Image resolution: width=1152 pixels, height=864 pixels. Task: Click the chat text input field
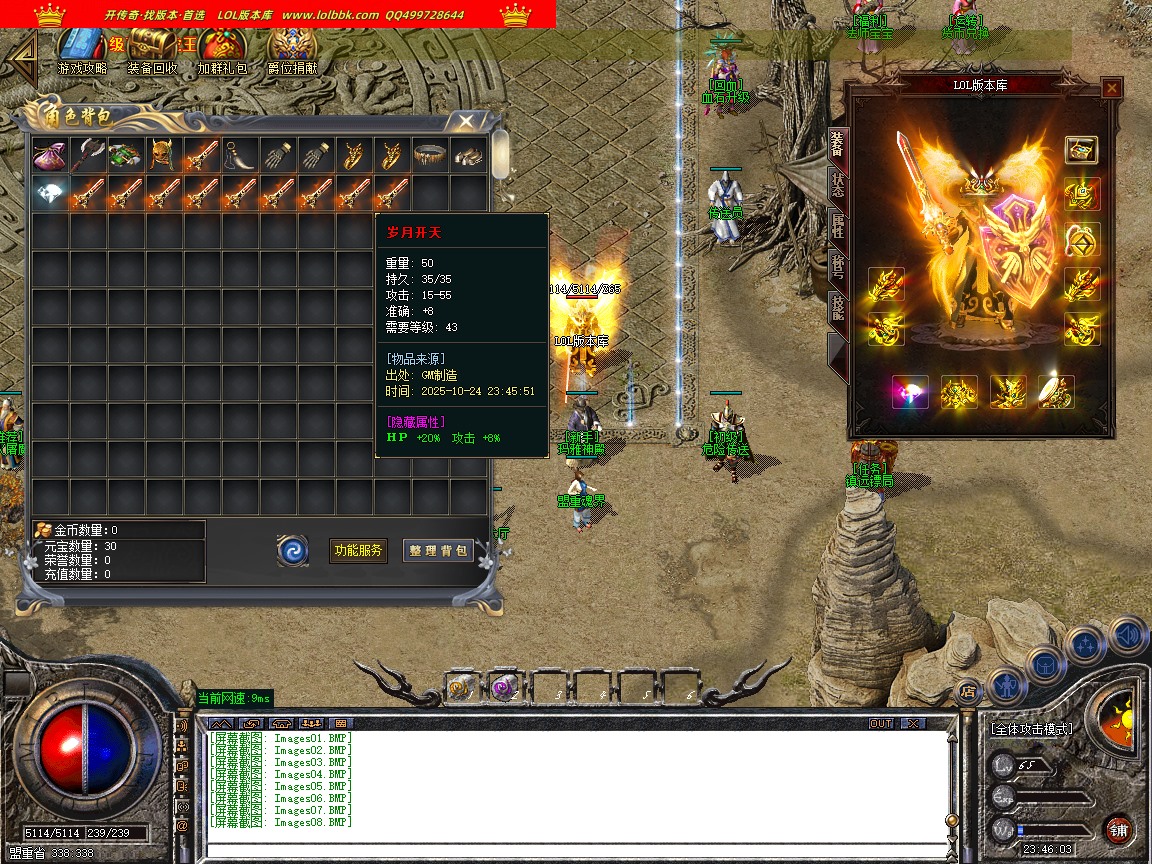point(575,849)
